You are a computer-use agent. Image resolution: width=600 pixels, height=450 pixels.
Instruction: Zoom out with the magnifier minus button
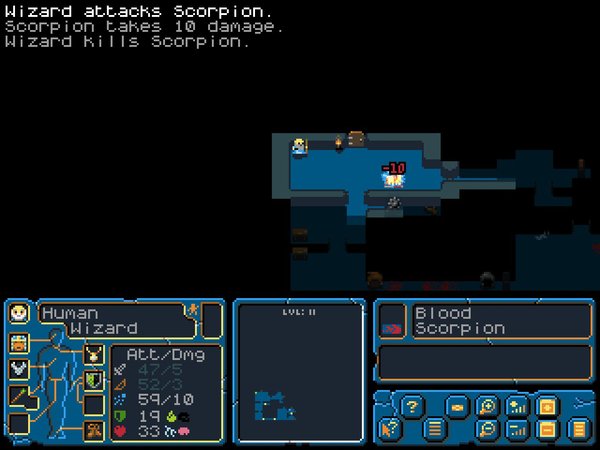point(486,430)
